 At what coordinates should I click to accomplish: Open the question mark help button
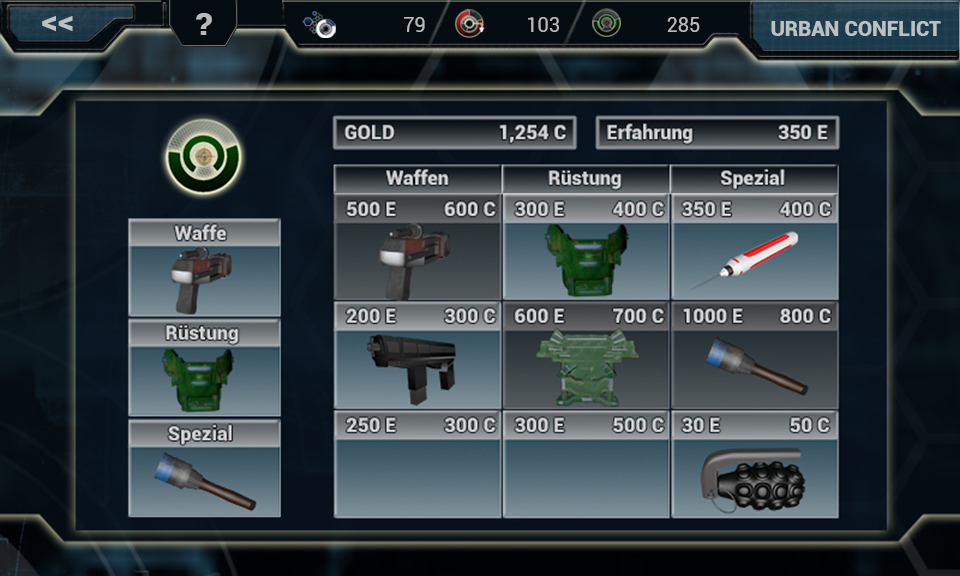pos(204,25)
